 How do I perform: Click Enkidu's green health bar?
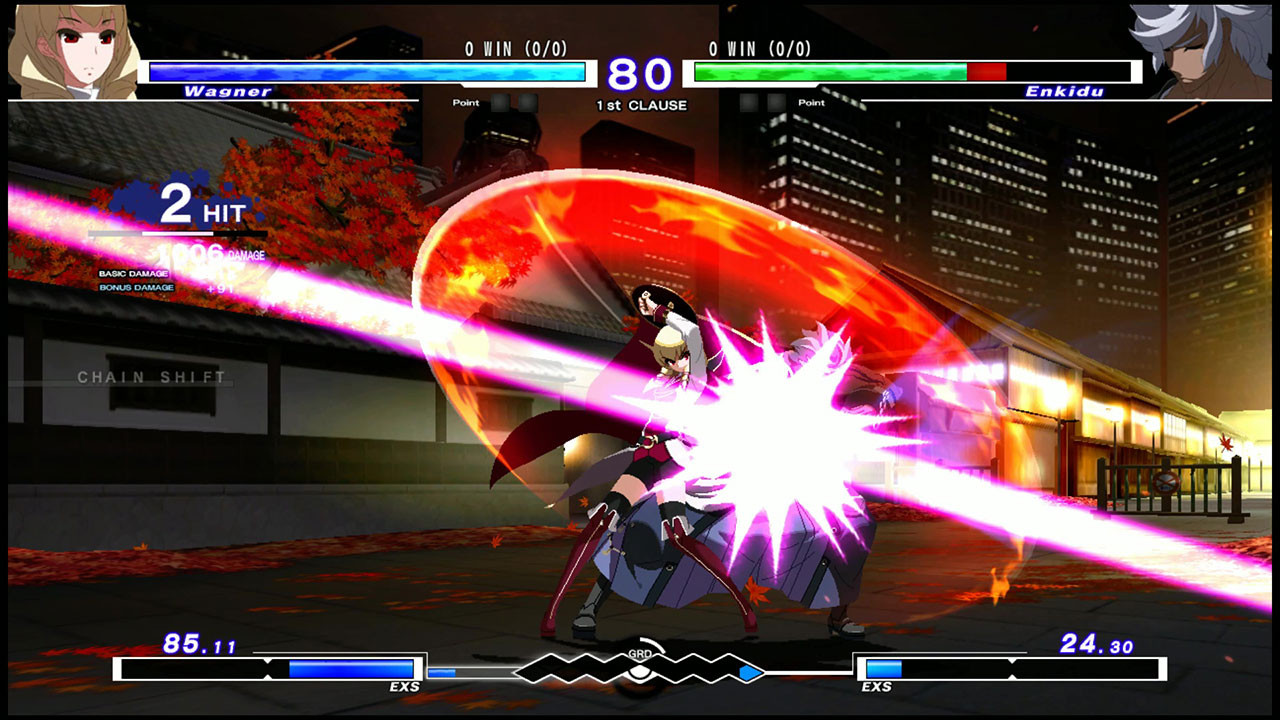pos(830,71)
